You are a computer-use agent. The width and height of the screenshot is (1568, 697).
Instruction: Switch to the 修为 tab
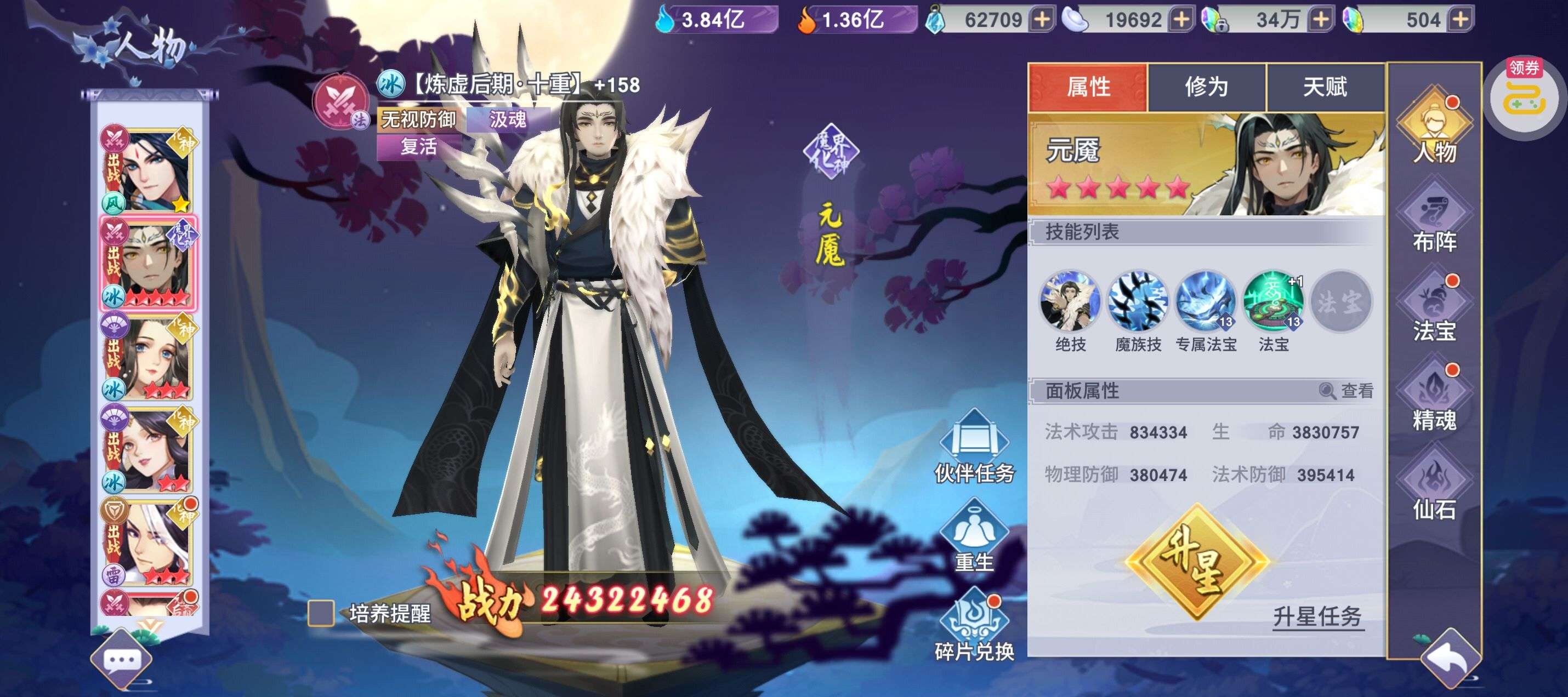[1206, 87]
